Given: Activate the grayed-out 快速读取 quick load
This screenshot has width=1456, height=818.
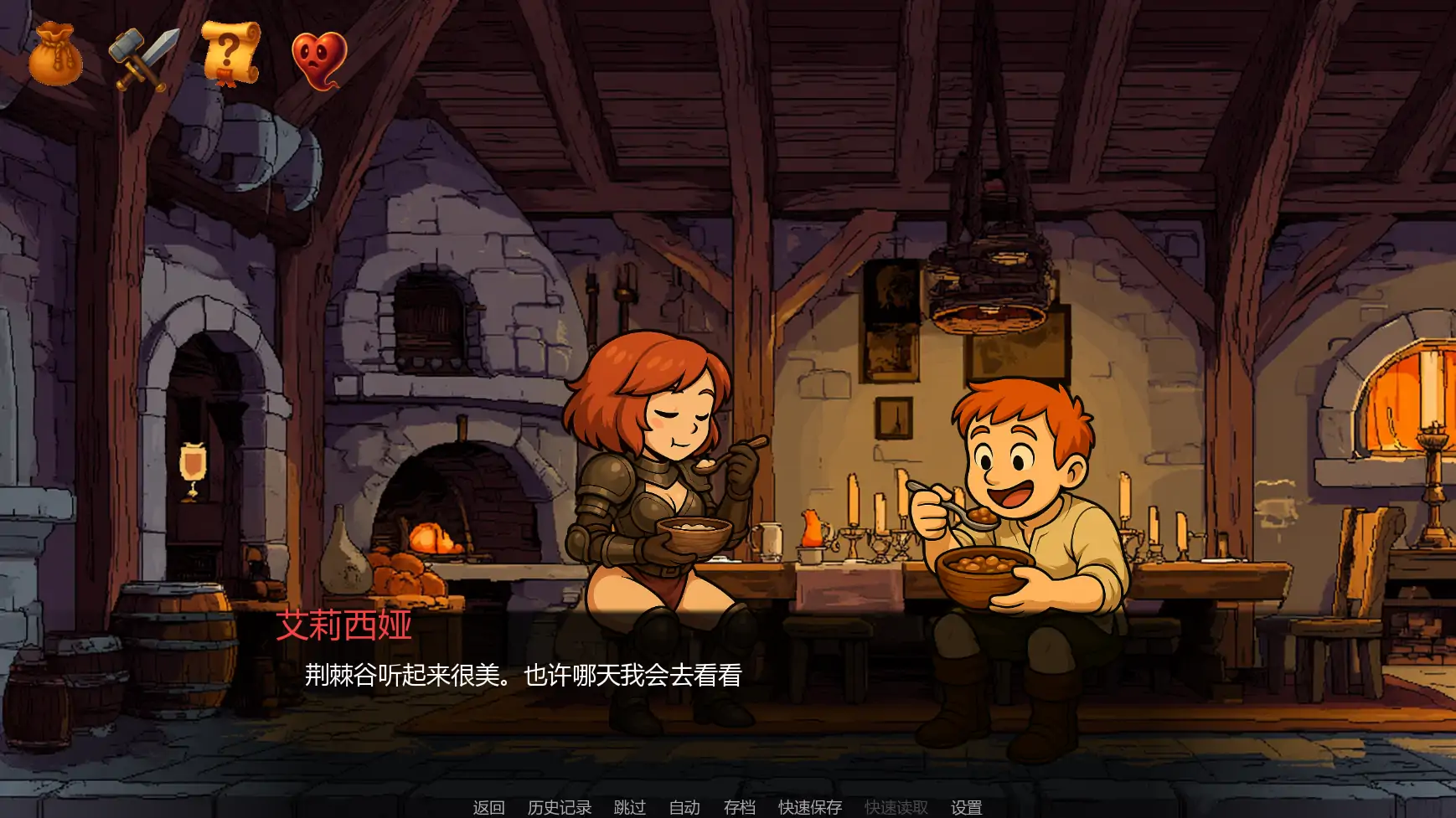Looking at the screenshot, I should click(x=895, y=808).
